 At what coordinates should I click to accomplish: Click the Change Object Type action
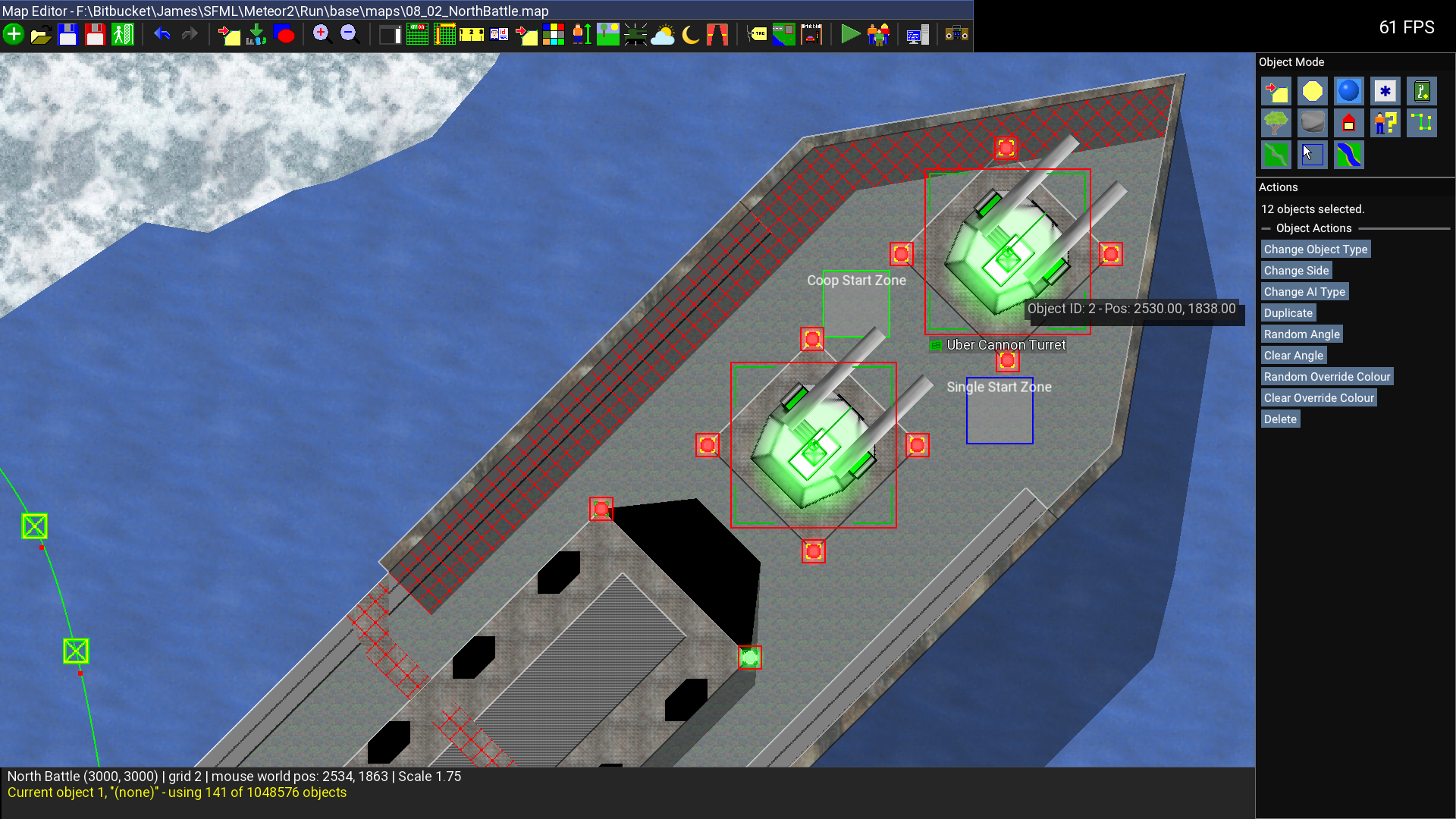pyautogui.click(x=1315, y=249)
